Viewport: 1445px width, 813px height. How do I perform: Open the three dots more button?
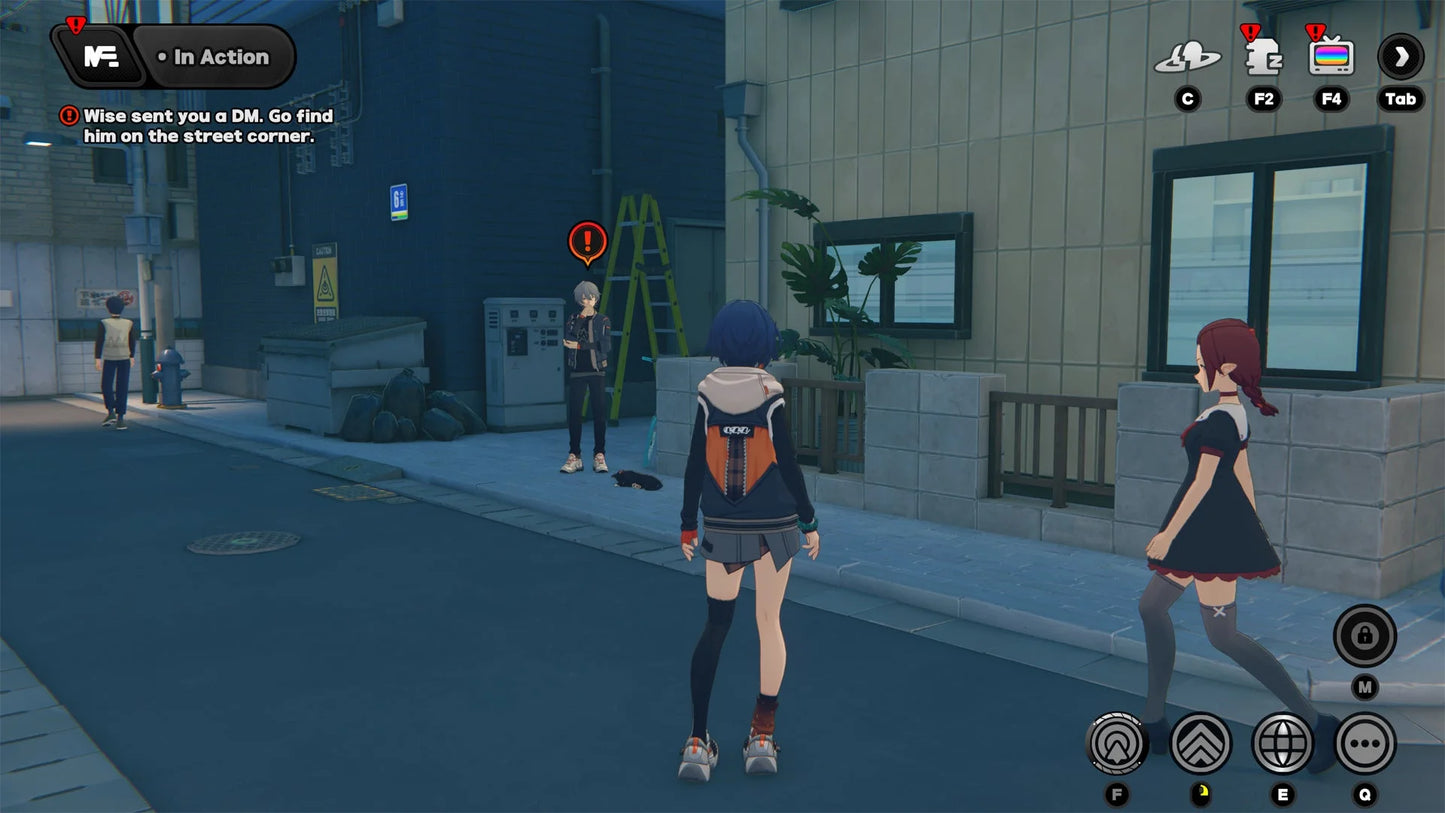click(x=1364, y=743)
